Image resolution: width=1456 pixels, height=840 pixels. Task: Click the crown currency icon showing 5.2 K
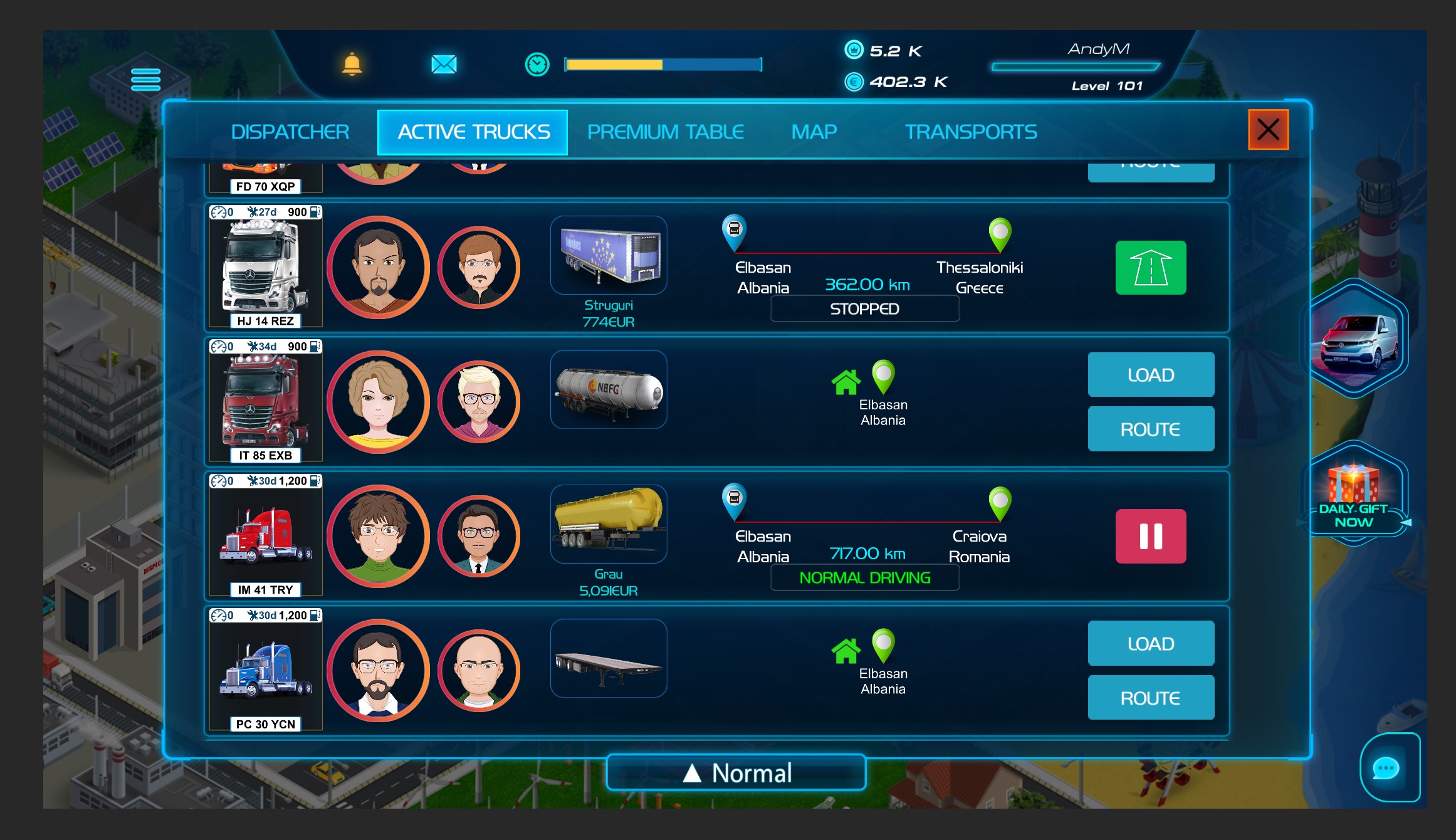855,51
